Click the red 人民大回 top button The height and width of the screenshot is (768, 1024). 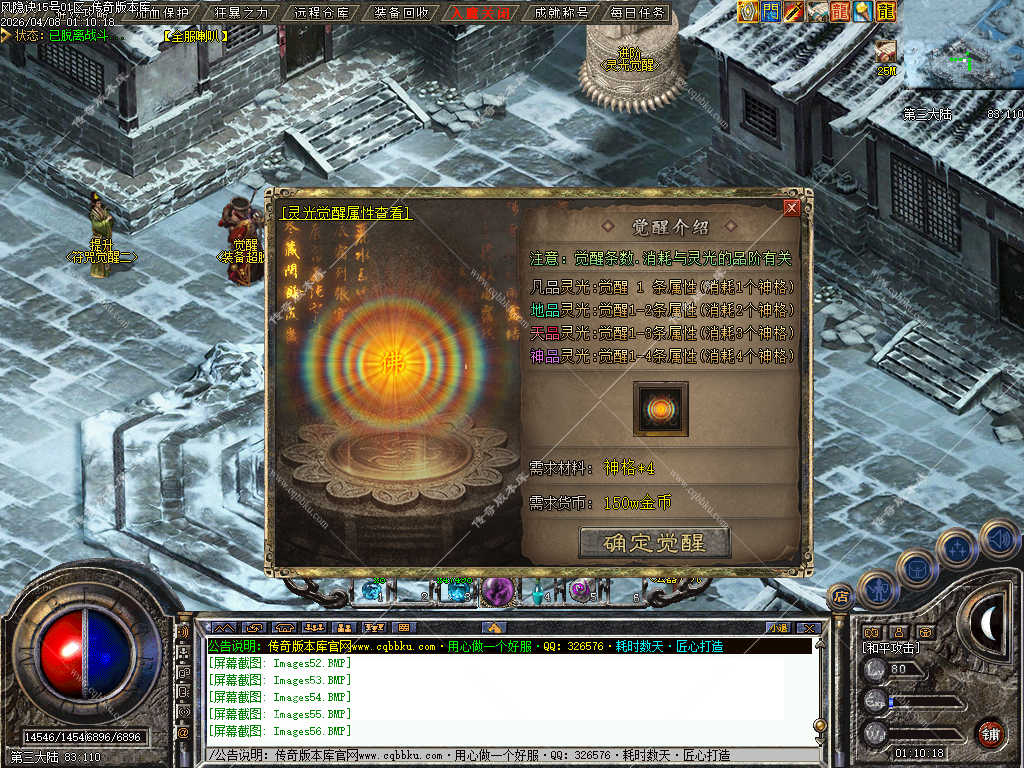click(x=481, y=13)
